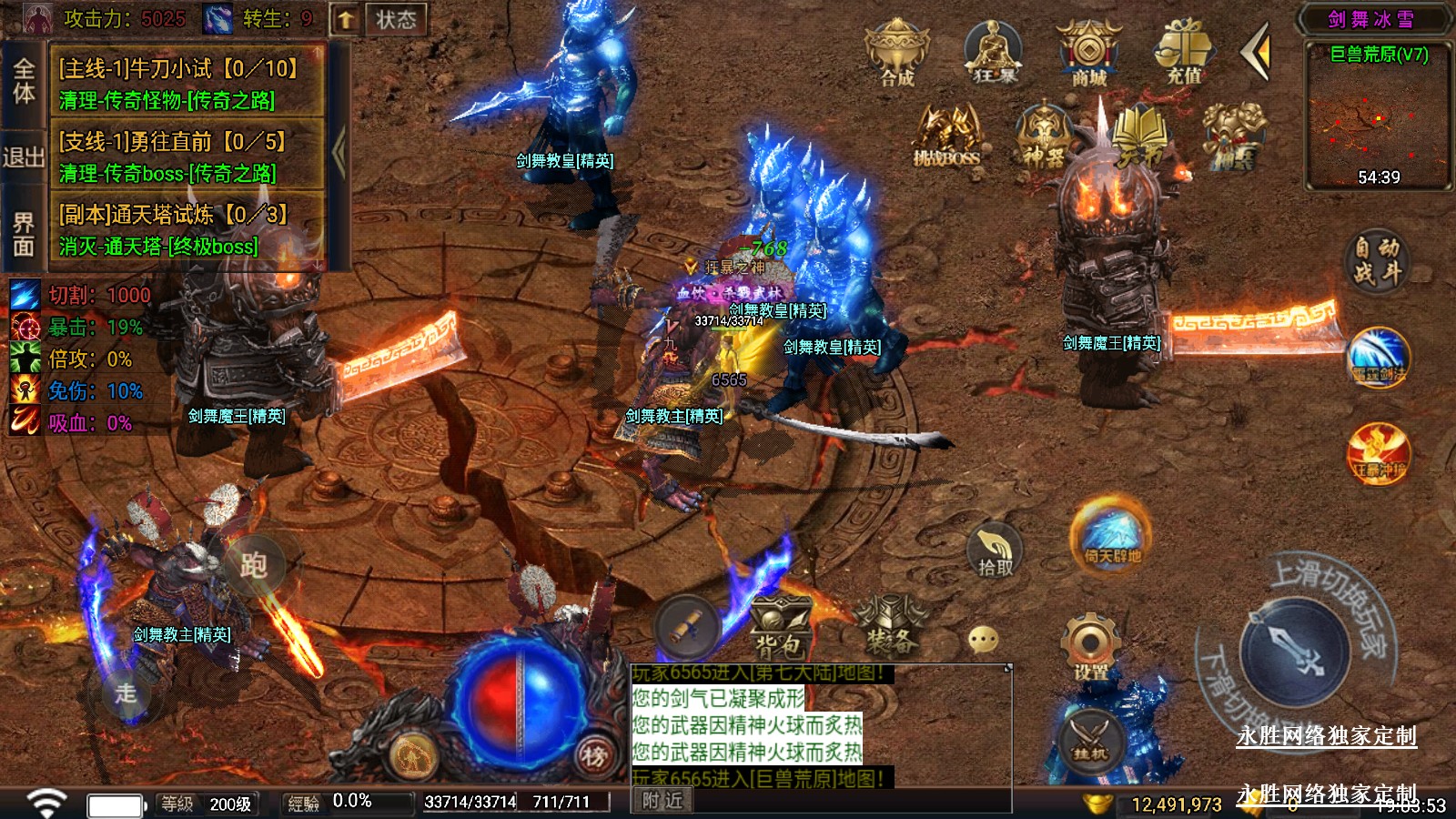Open the 合成 crafting cauldron icon
The width and height of the screenshot is (1456, 819).
(x=896, y=53)
